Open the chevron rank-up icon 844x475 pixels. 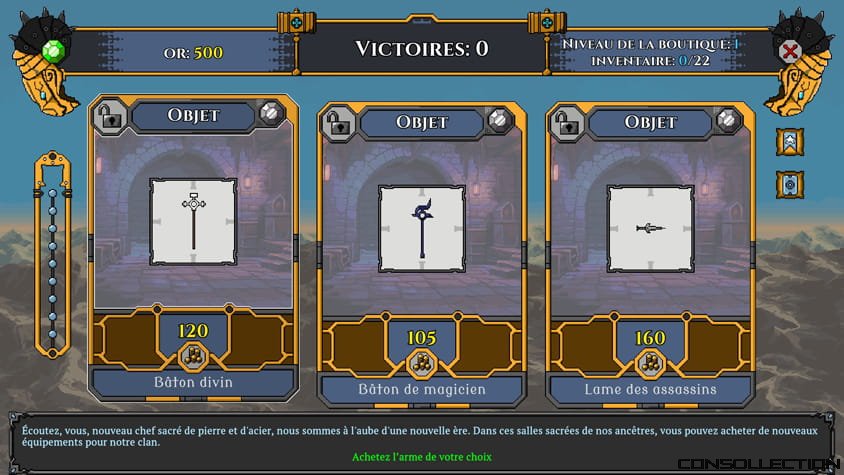[x=791, y=142]
